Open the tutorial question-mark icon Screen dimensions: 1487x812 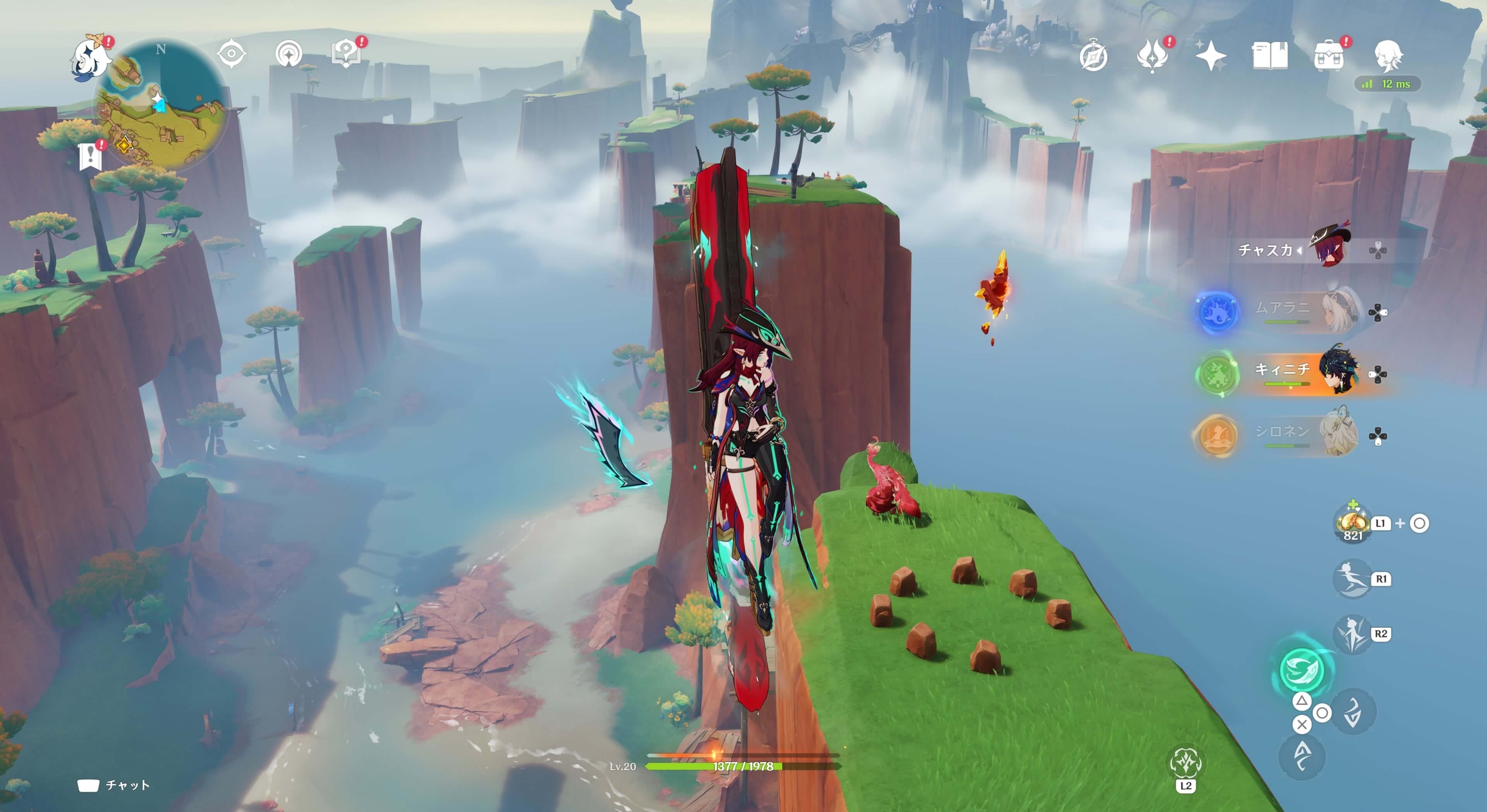tap(346, 54)
